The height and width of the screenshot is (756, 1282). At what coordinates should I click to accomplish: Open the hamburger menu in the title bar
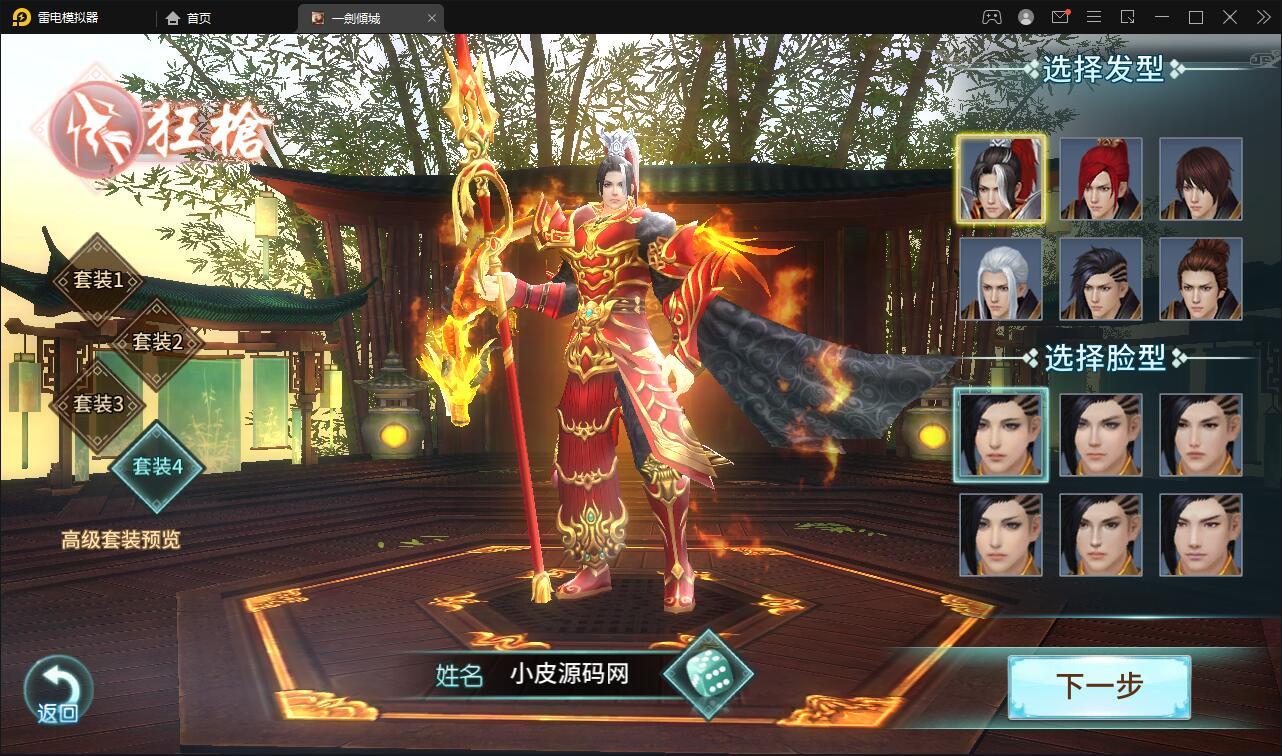pos(1095,17)
